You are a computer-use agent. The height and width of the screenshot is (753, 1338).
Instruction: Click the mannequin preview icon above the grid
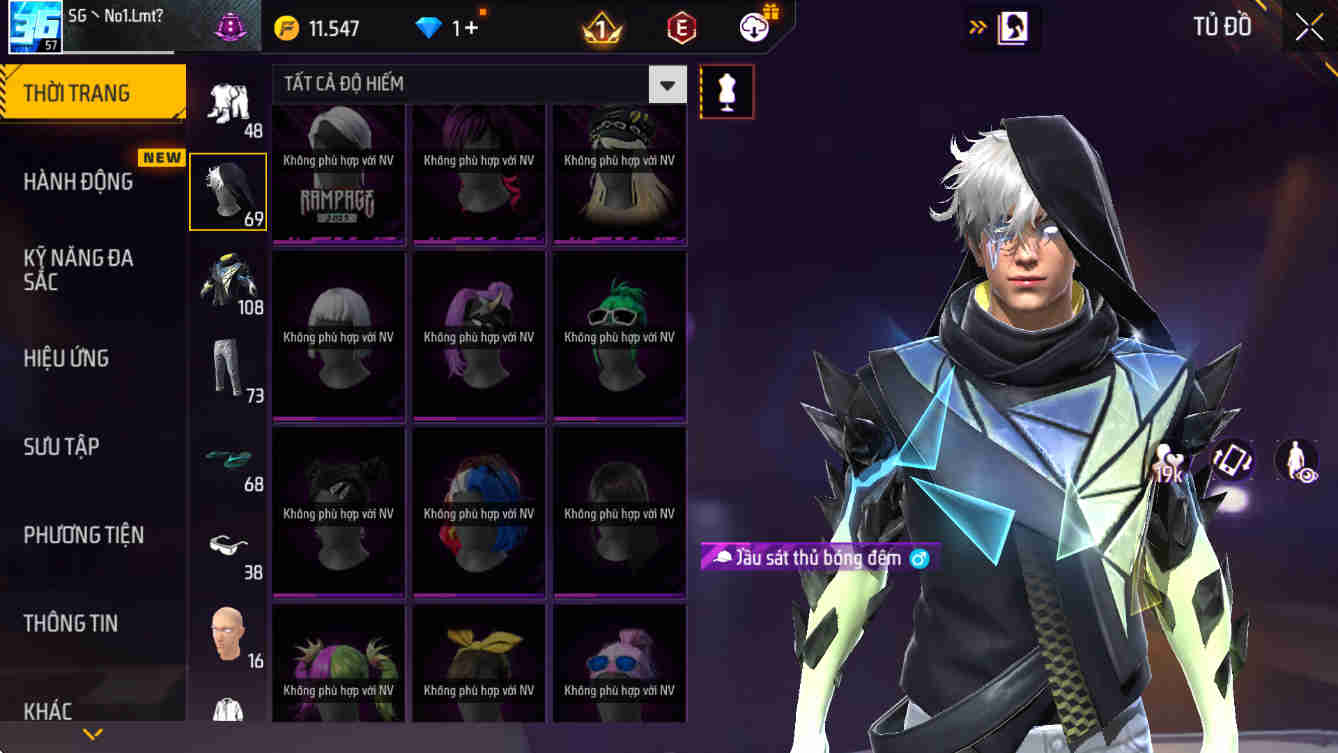click(x=727, y=91)
